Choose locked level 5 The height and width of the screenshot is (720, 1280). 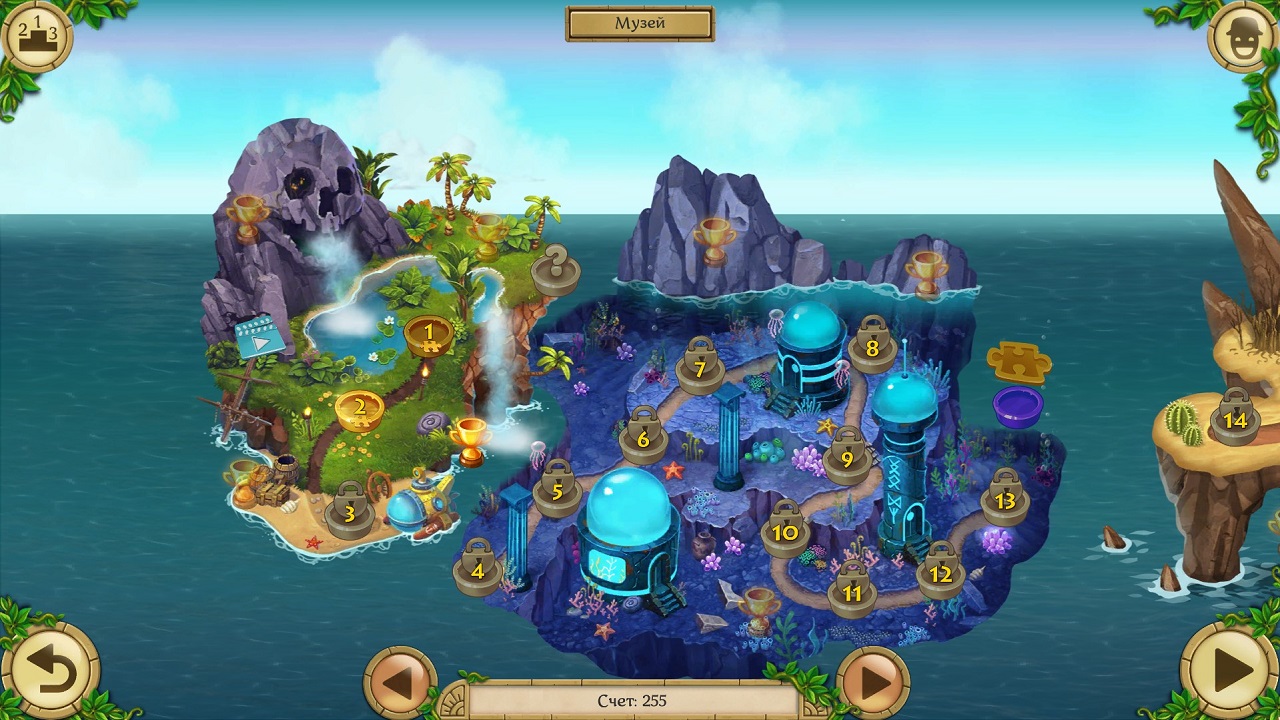(557, 490)
